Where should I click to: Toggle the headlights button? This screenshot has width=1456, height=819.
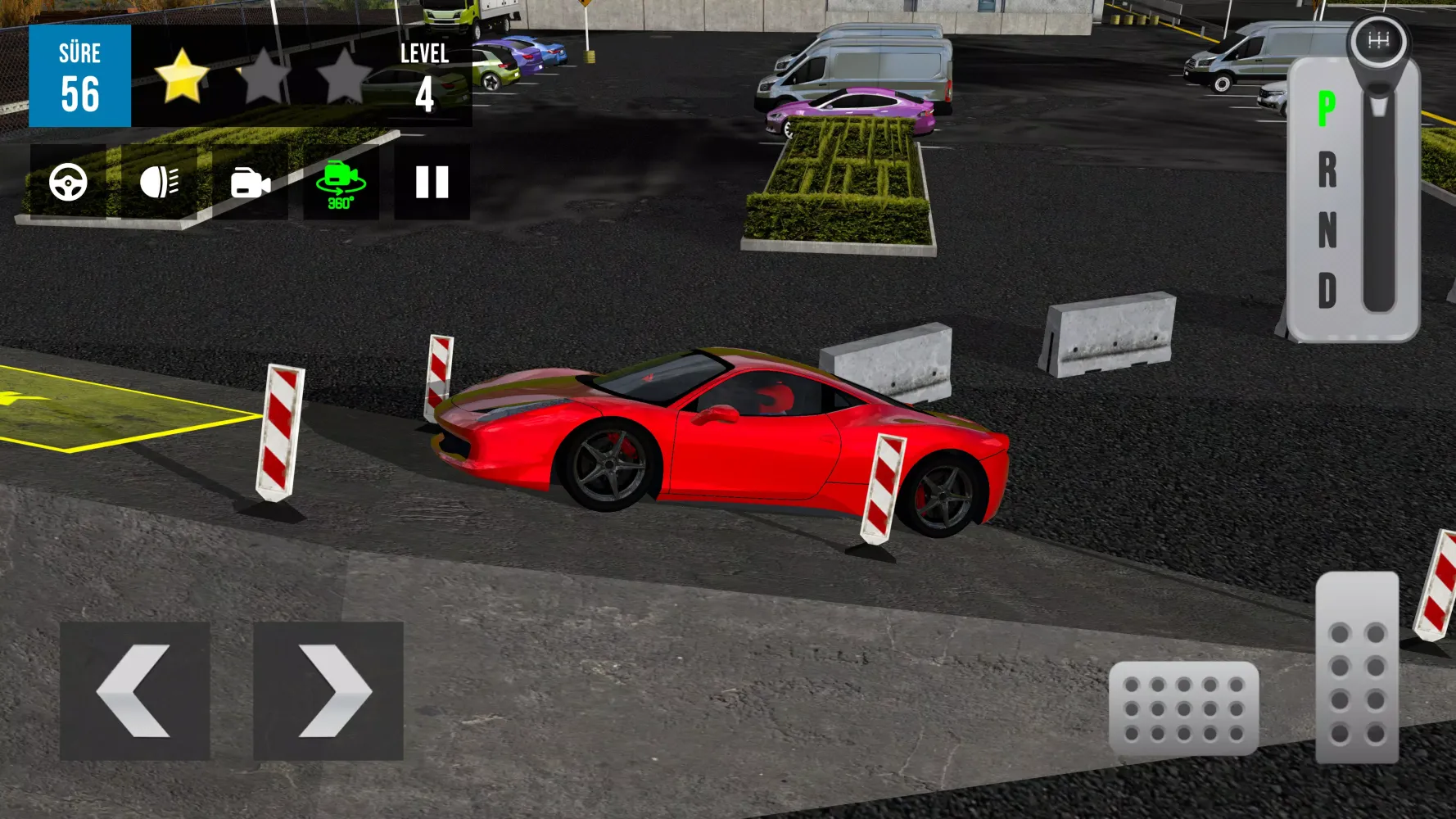159,182
